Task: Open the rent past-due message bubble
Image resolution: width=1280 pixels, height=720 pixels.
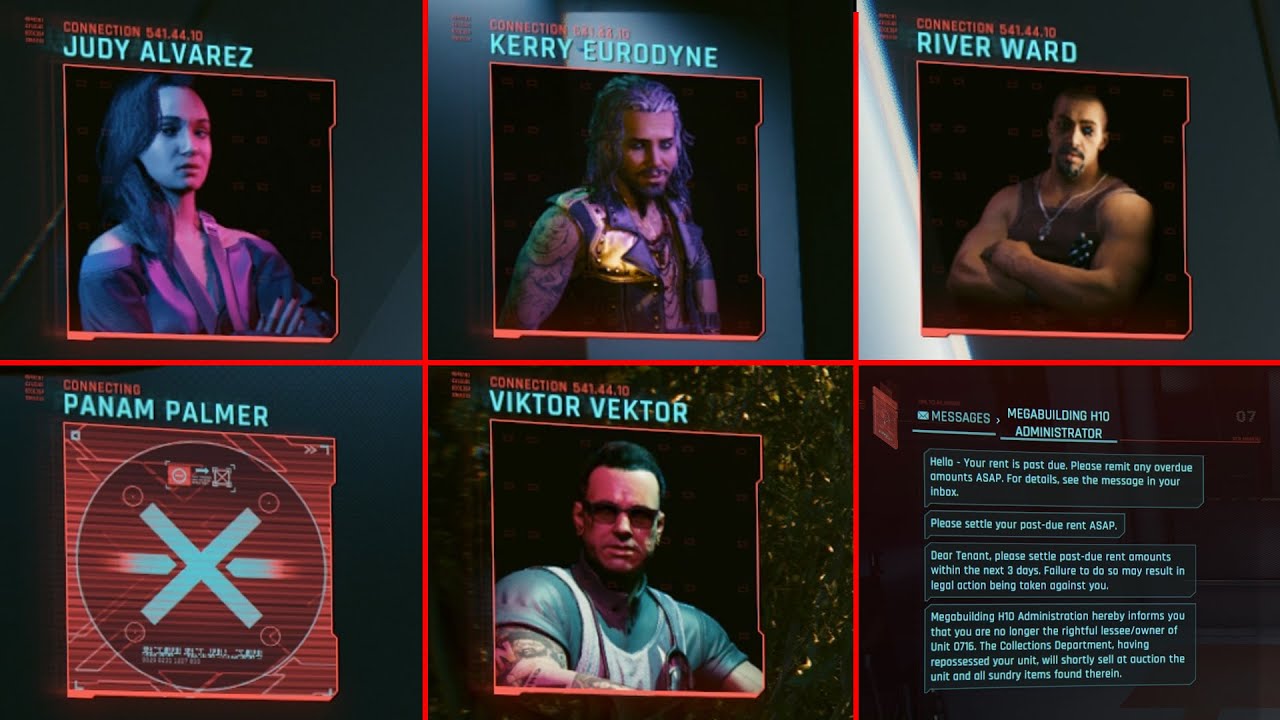Action: [1063, 478]
